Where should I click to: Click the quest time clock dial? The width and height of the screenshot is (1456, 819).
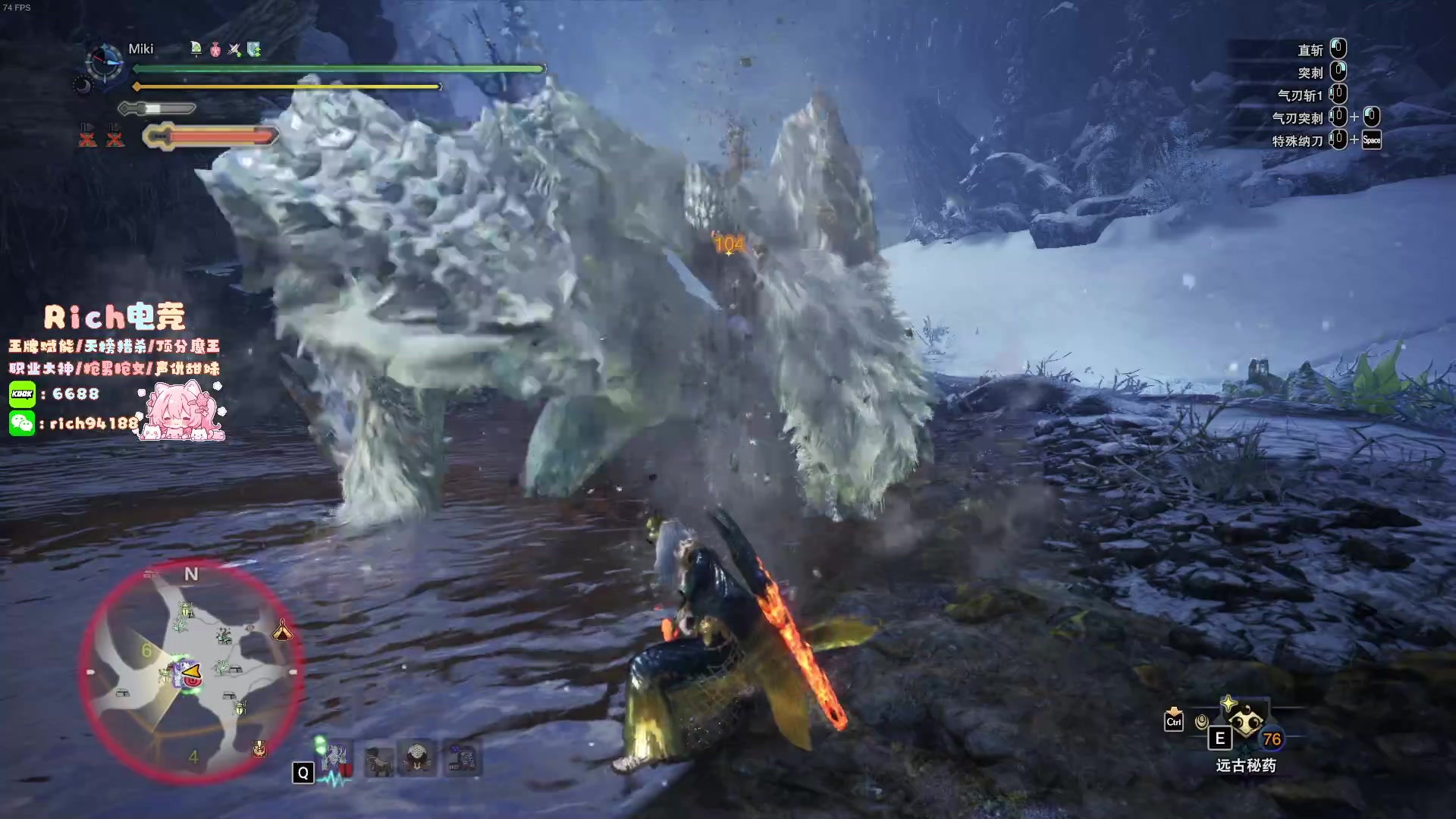coord(104,61)
